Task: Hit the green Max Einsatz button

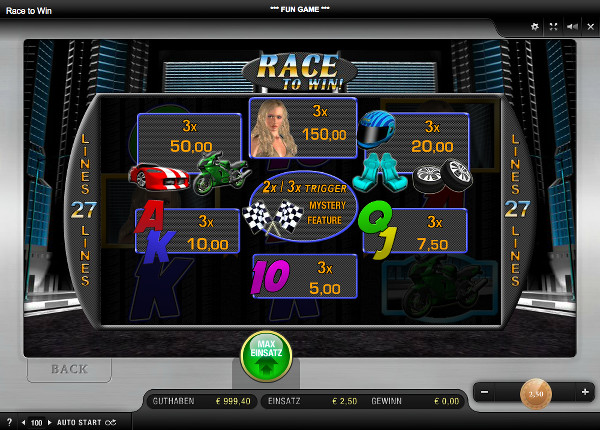Action: [x=266, y=356]
